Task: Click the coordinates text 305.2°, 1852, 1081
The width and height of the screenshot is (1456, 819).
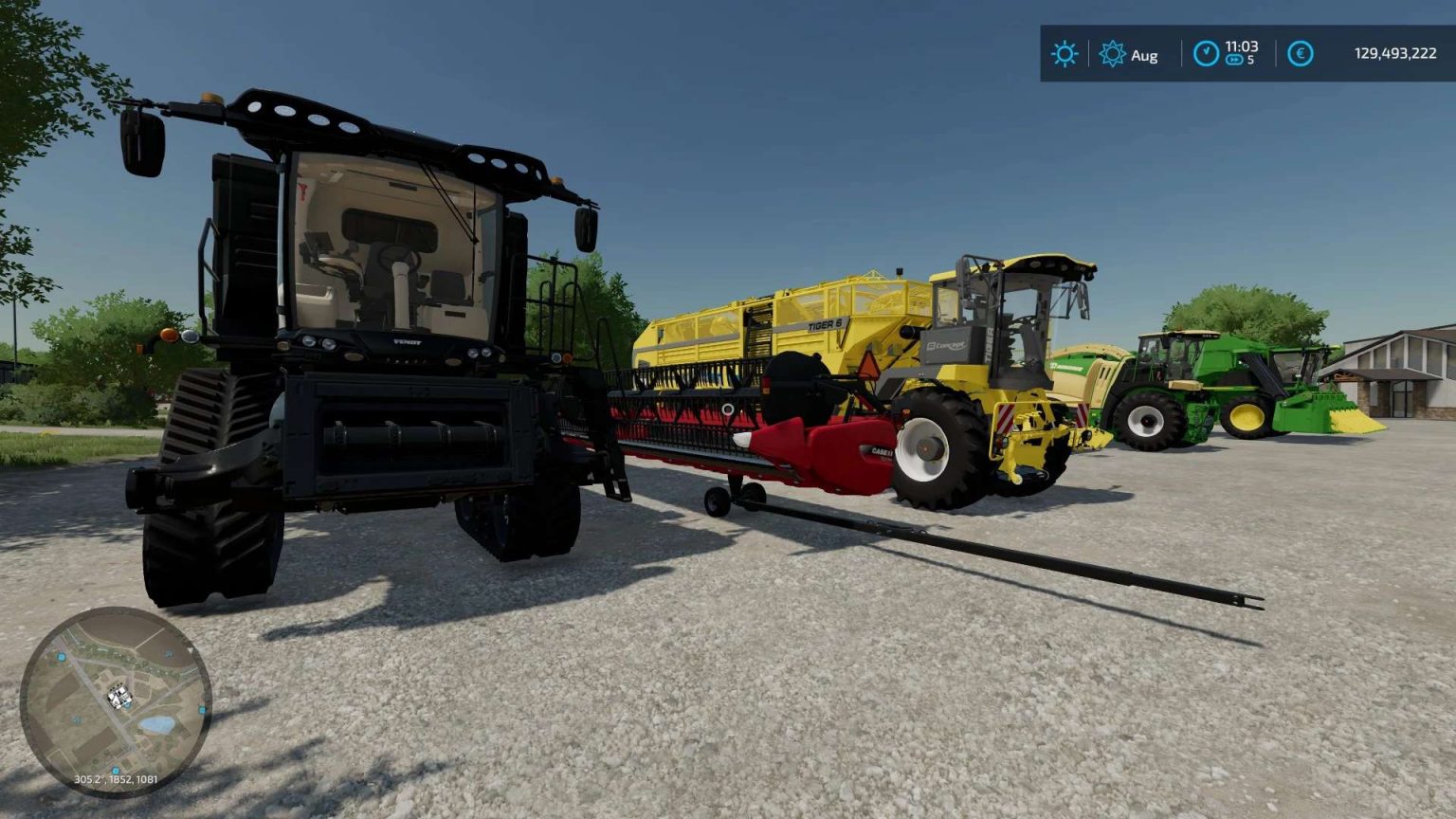Action: pos(116,779)
